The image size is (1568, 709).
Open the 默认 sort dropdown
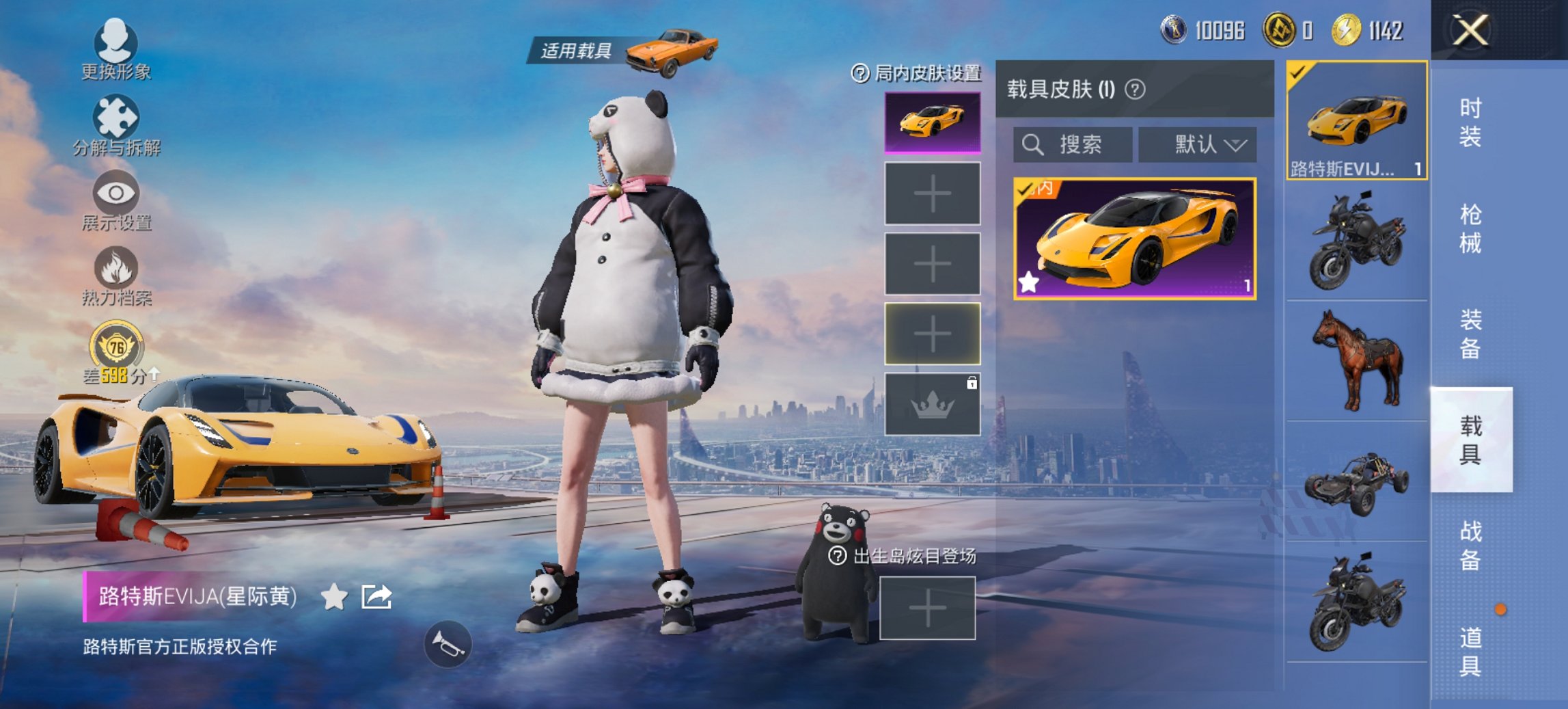click(x=1198, y=144)
